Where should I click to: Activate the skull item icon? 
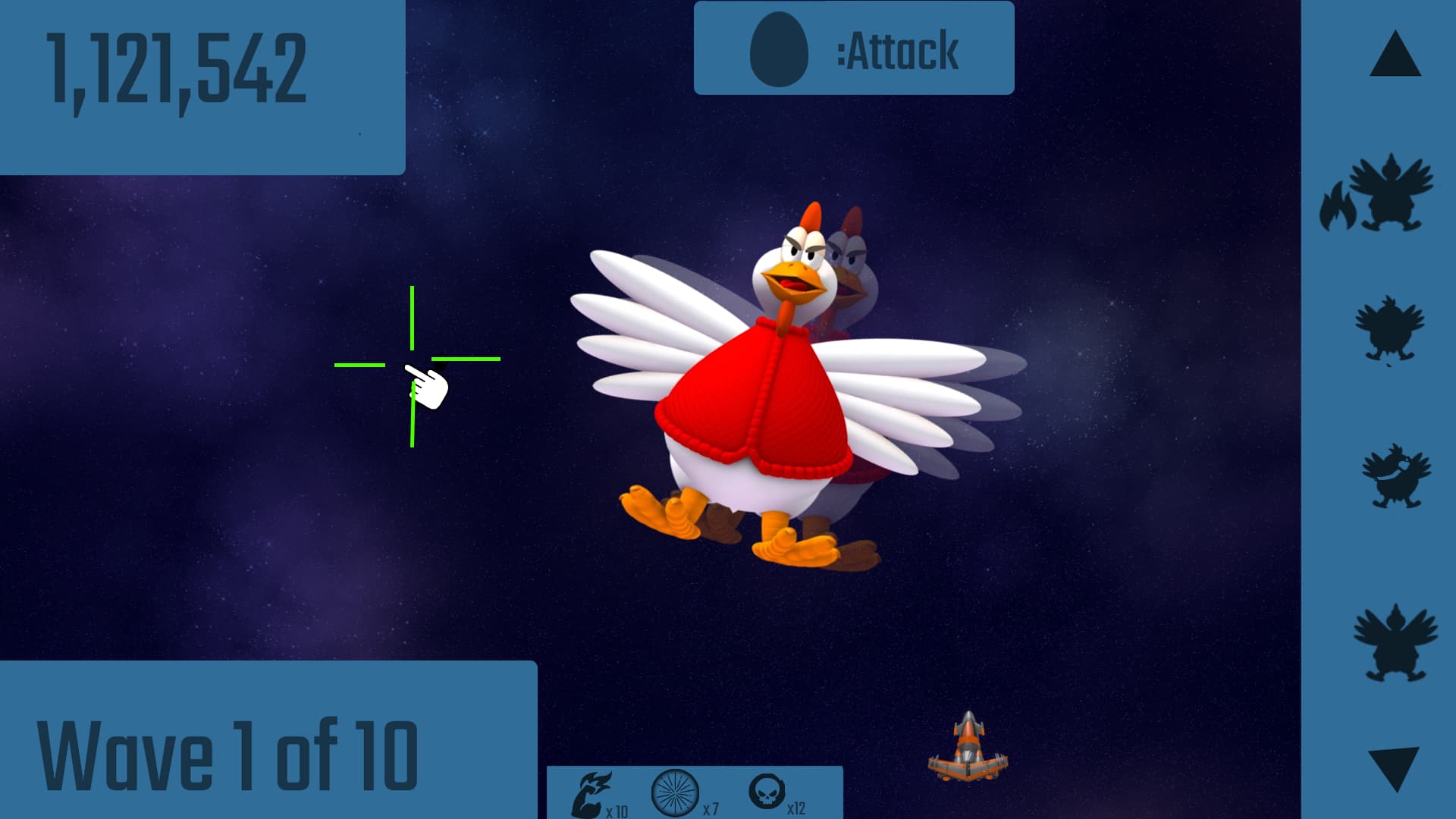(x=767, y=791)
